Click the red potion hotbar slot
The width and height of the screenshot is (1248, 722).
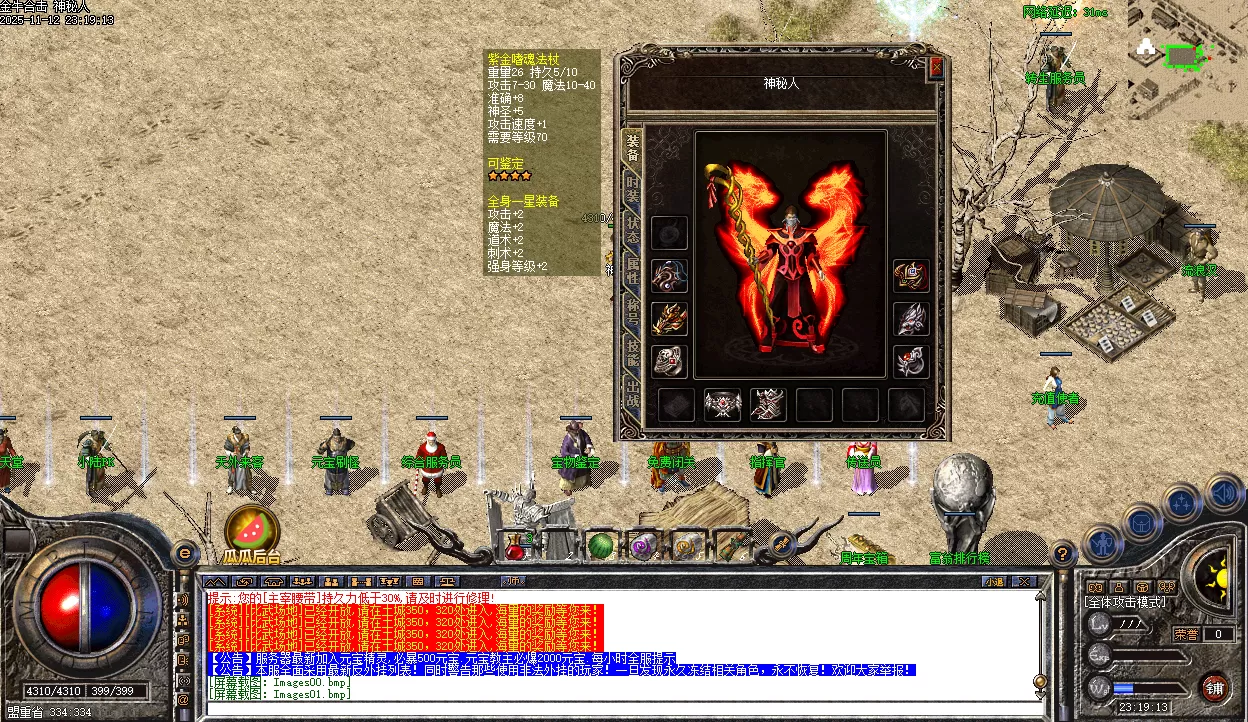click(514, 546)
